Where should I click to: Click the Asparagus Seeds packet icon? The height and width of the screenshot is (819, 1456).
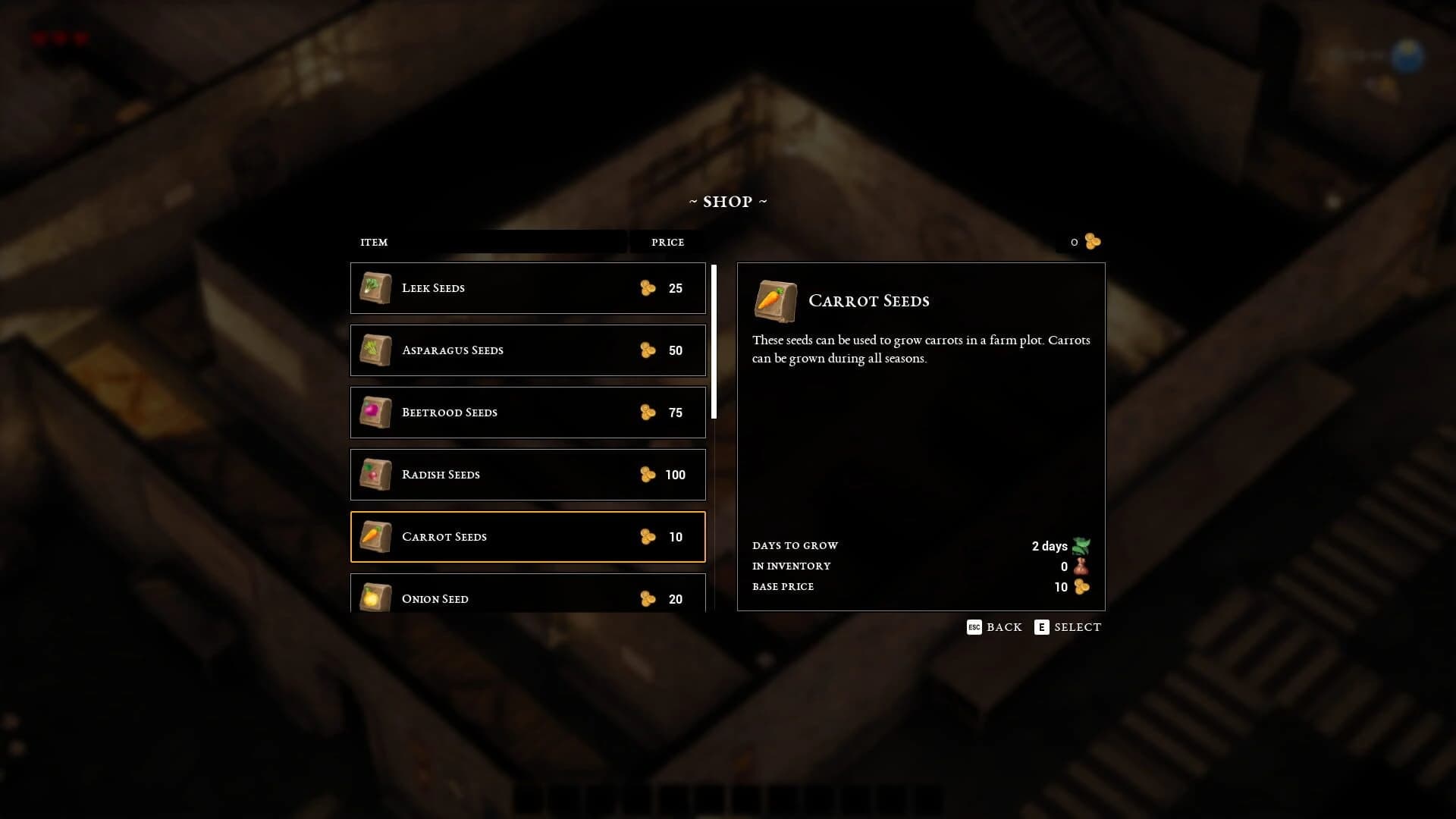[373, 350]
